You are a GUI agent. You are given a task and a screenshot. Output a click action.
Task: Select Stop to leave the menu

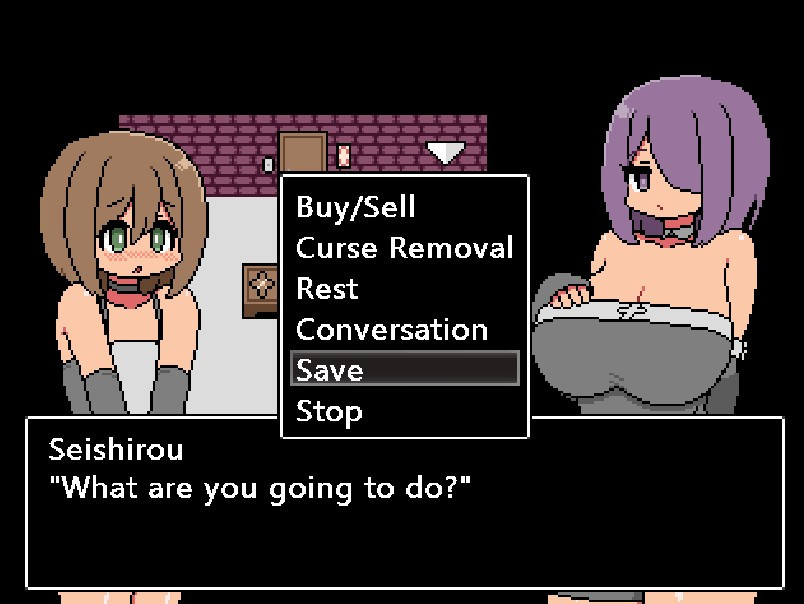point(329,410)
